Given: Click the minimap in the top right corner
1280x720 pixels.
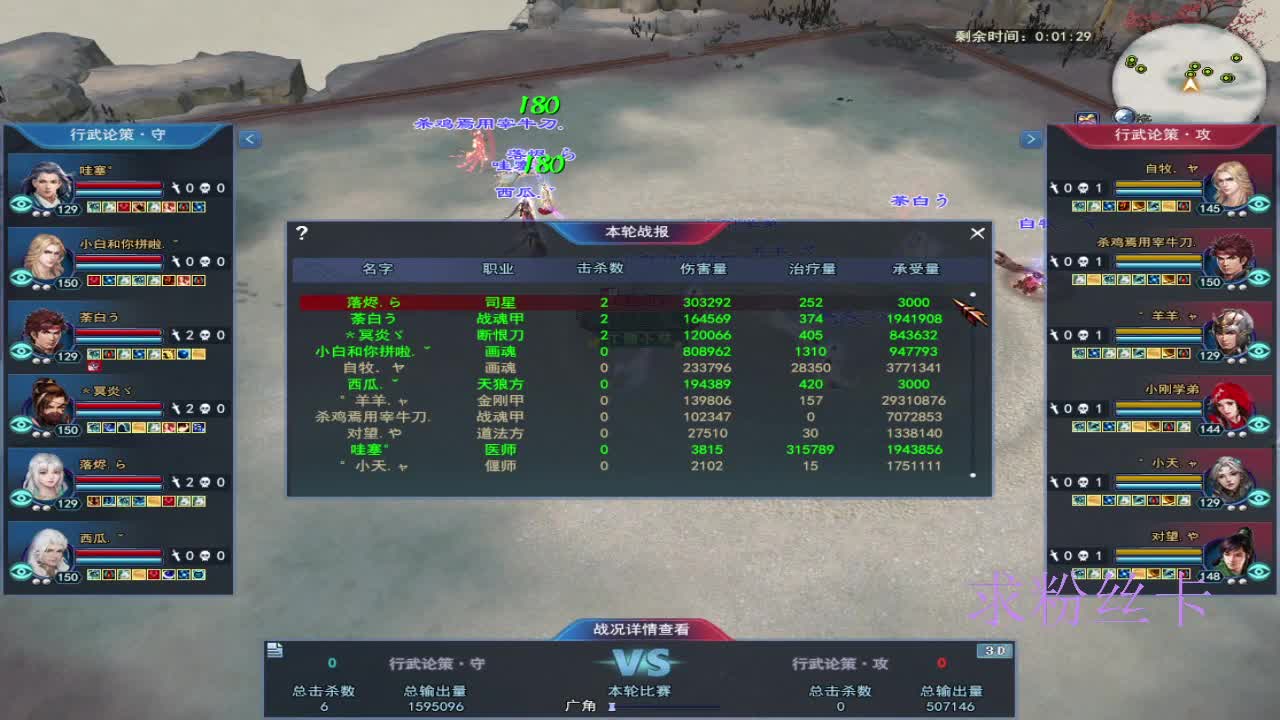Looking at the screenshot, I should pos(1192,70).
